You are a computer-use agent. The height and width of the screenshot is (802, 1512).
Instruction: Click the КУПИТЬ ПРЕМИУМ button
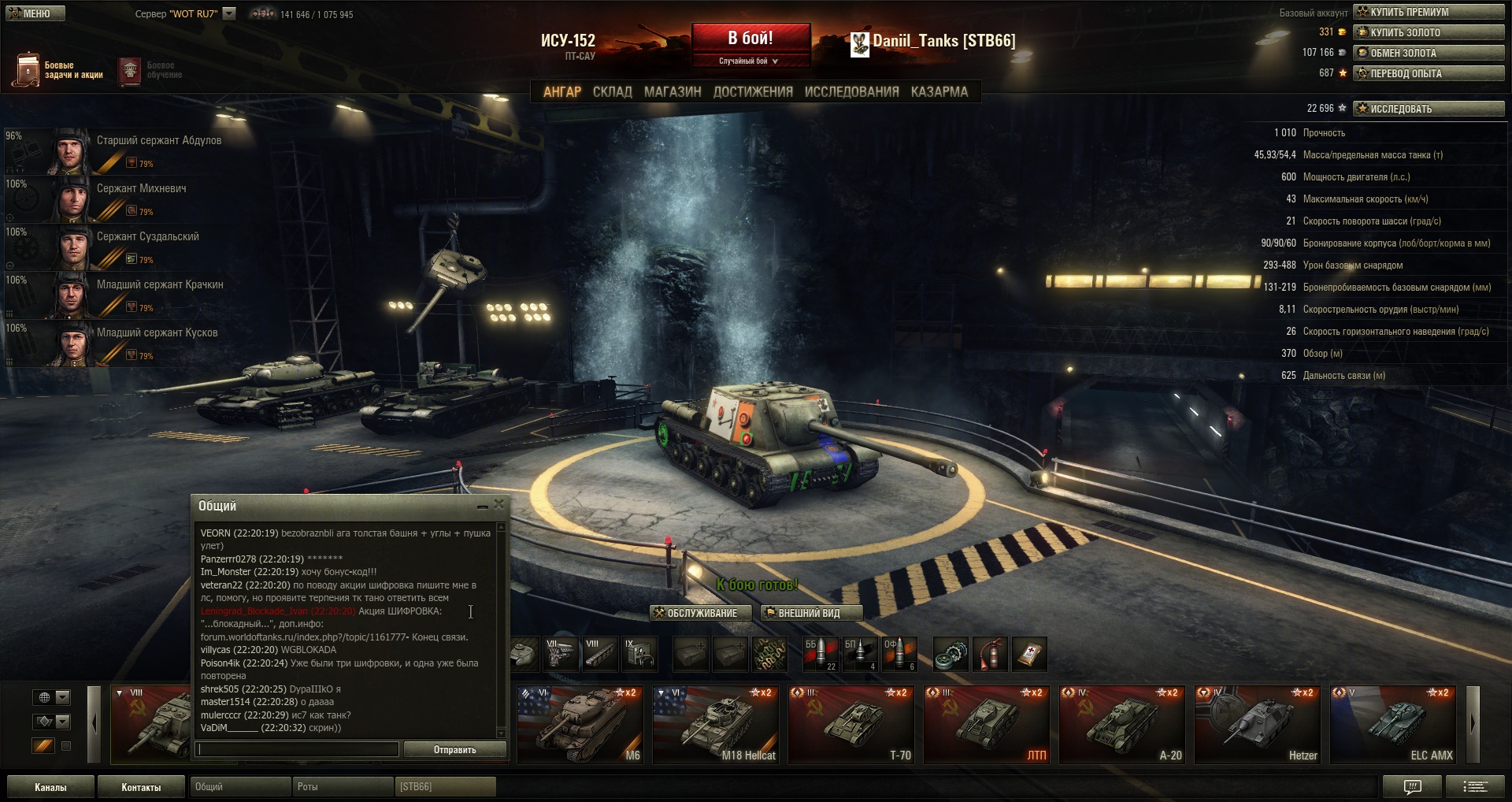[1429, 12]
